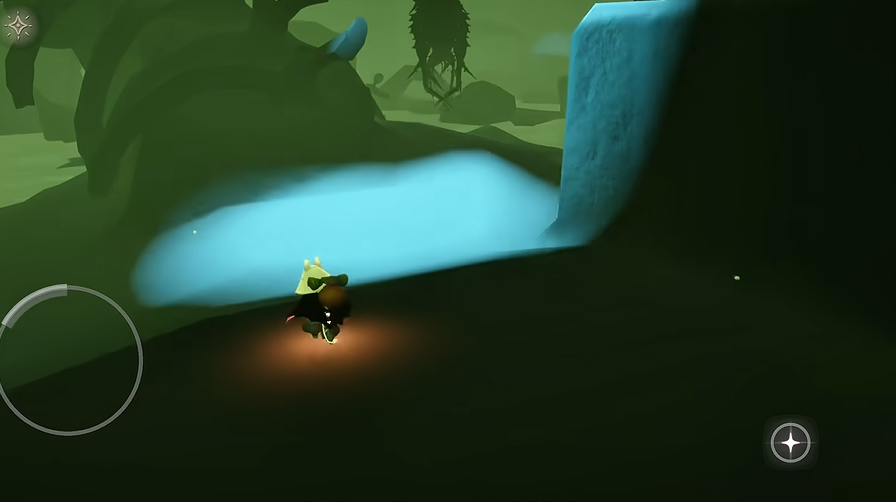Tap the four-point star emote button
Image resolution: width=896 pixels, height=502 pixels.
pyautogui.click(x=790, y=442)
